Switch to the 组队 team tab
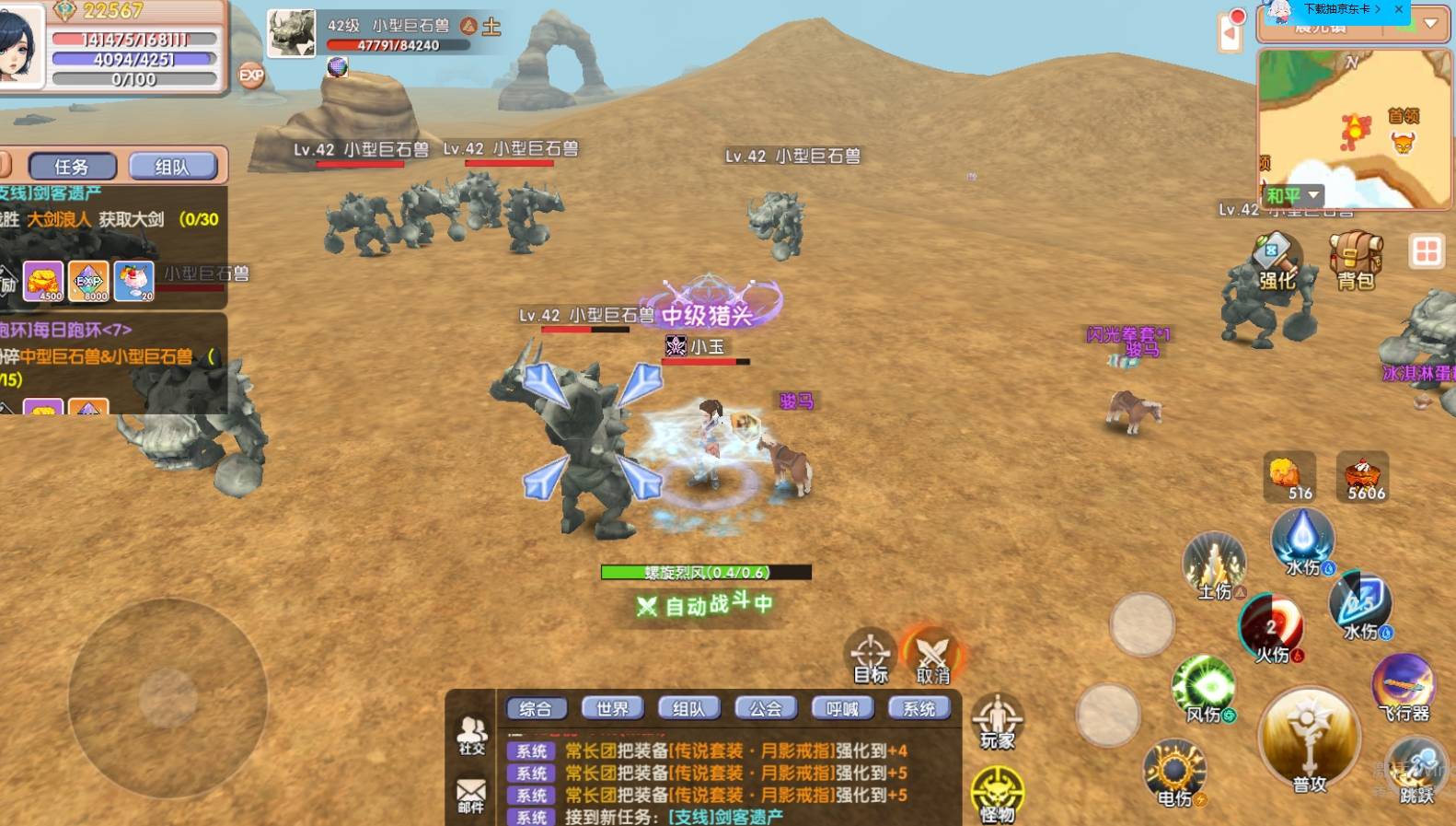This screenshot has height=826, width=1456. (172, 167)
